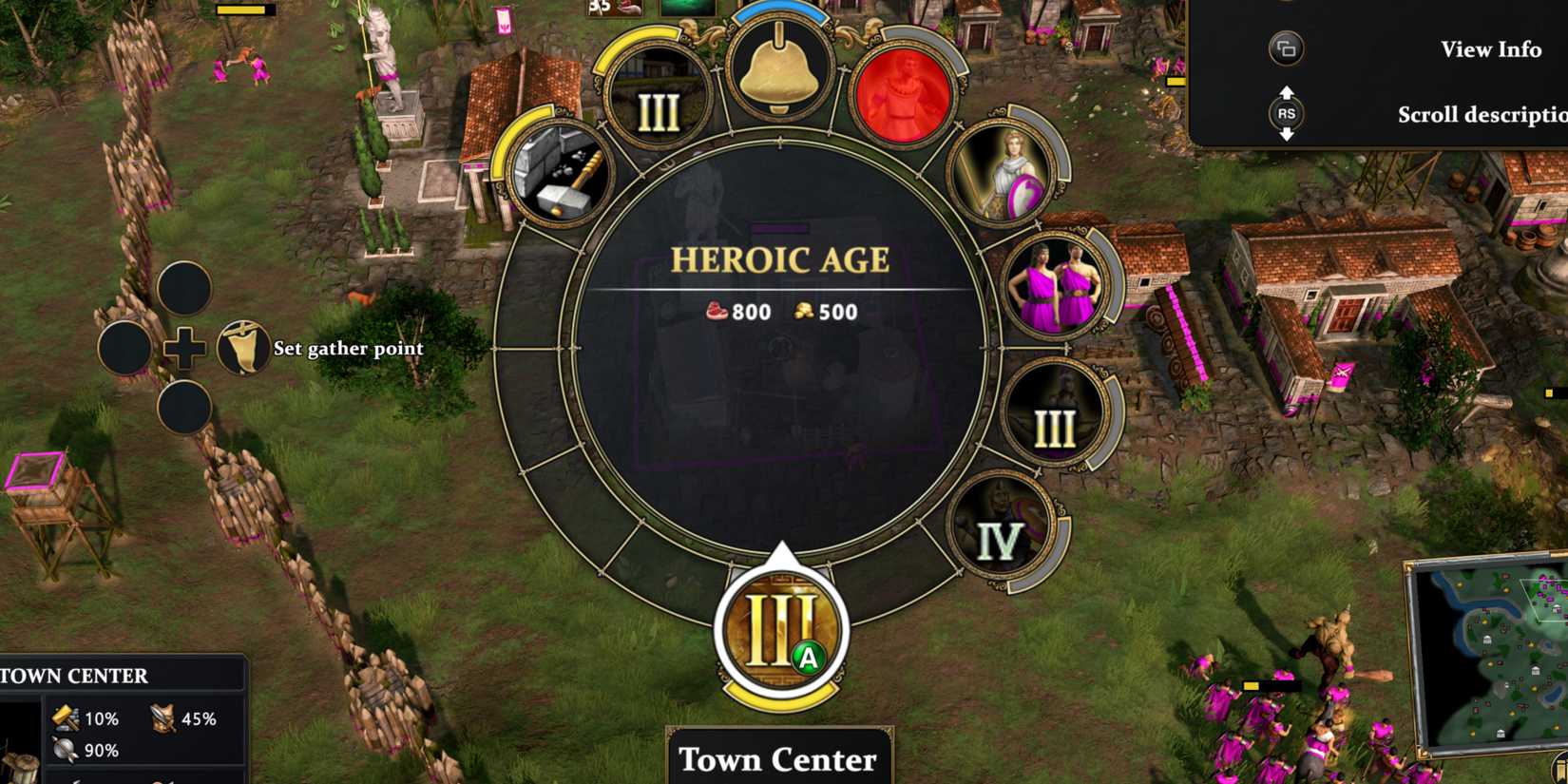Click the gold coins icon next to 500
Screen dimensions: 1568x784
point(805,312)
